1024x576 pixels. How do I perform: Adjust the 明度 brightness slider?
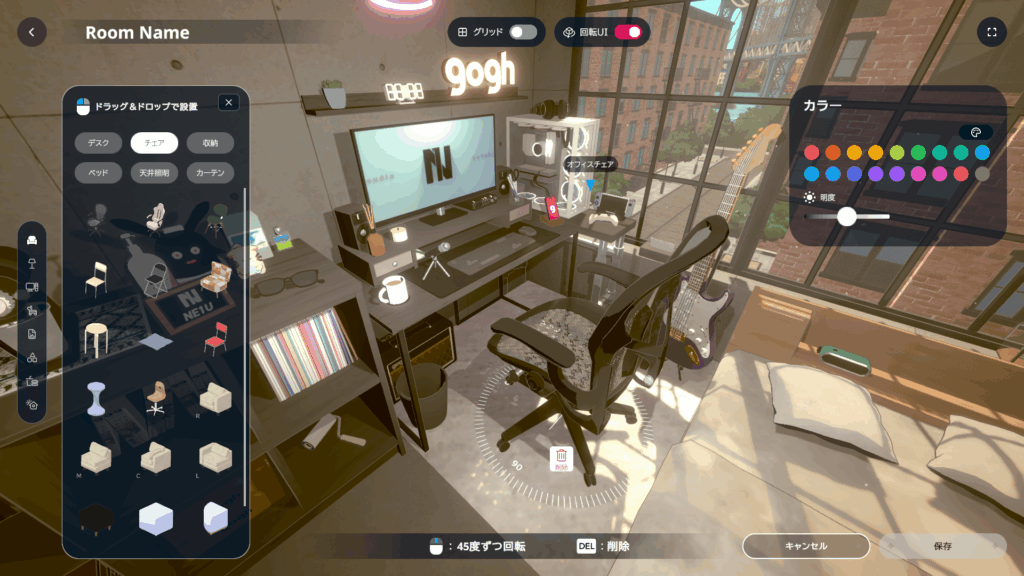point(847,216)
